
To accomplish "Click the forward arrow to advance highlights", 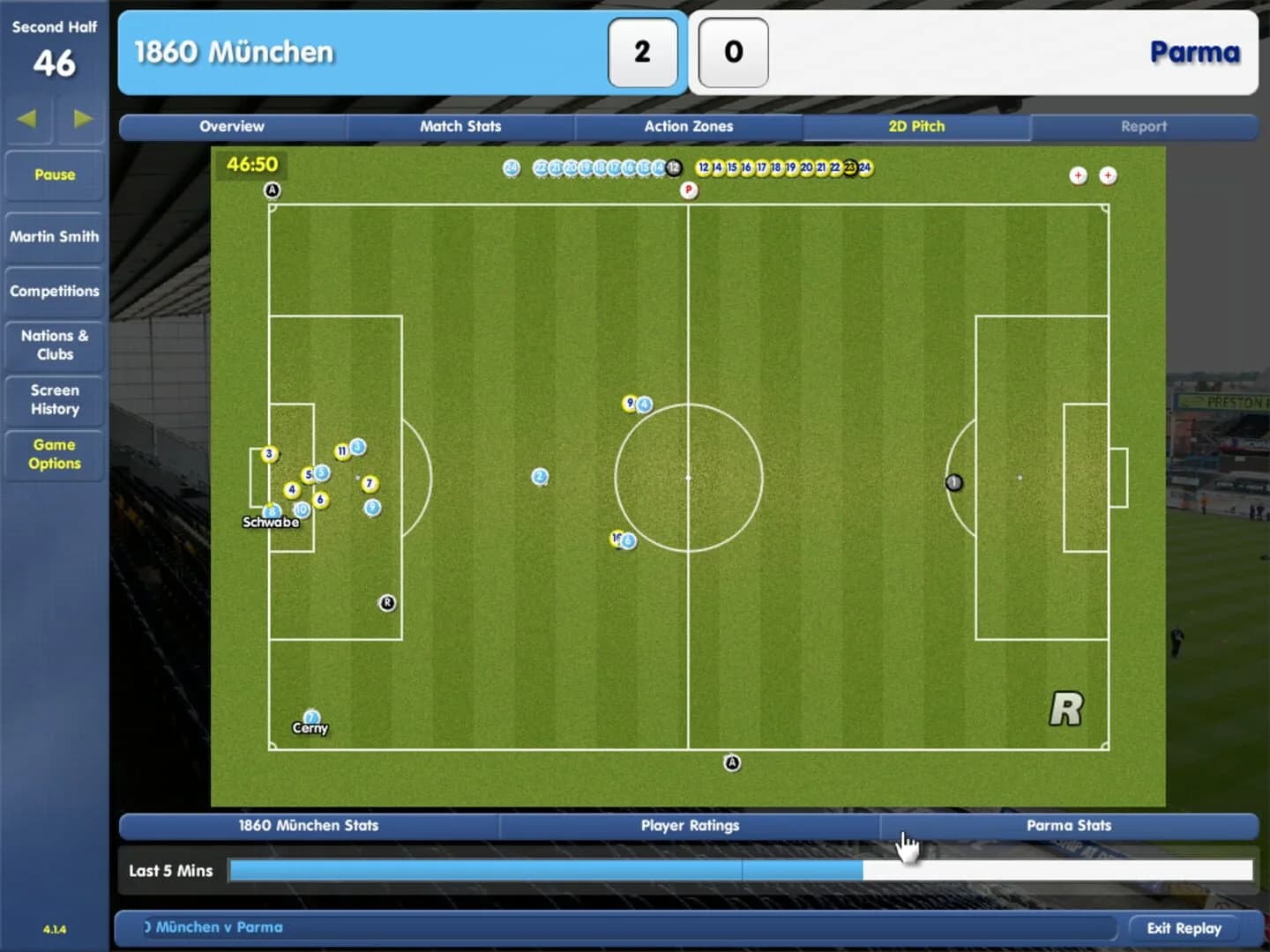I will [x=81, y=118].
